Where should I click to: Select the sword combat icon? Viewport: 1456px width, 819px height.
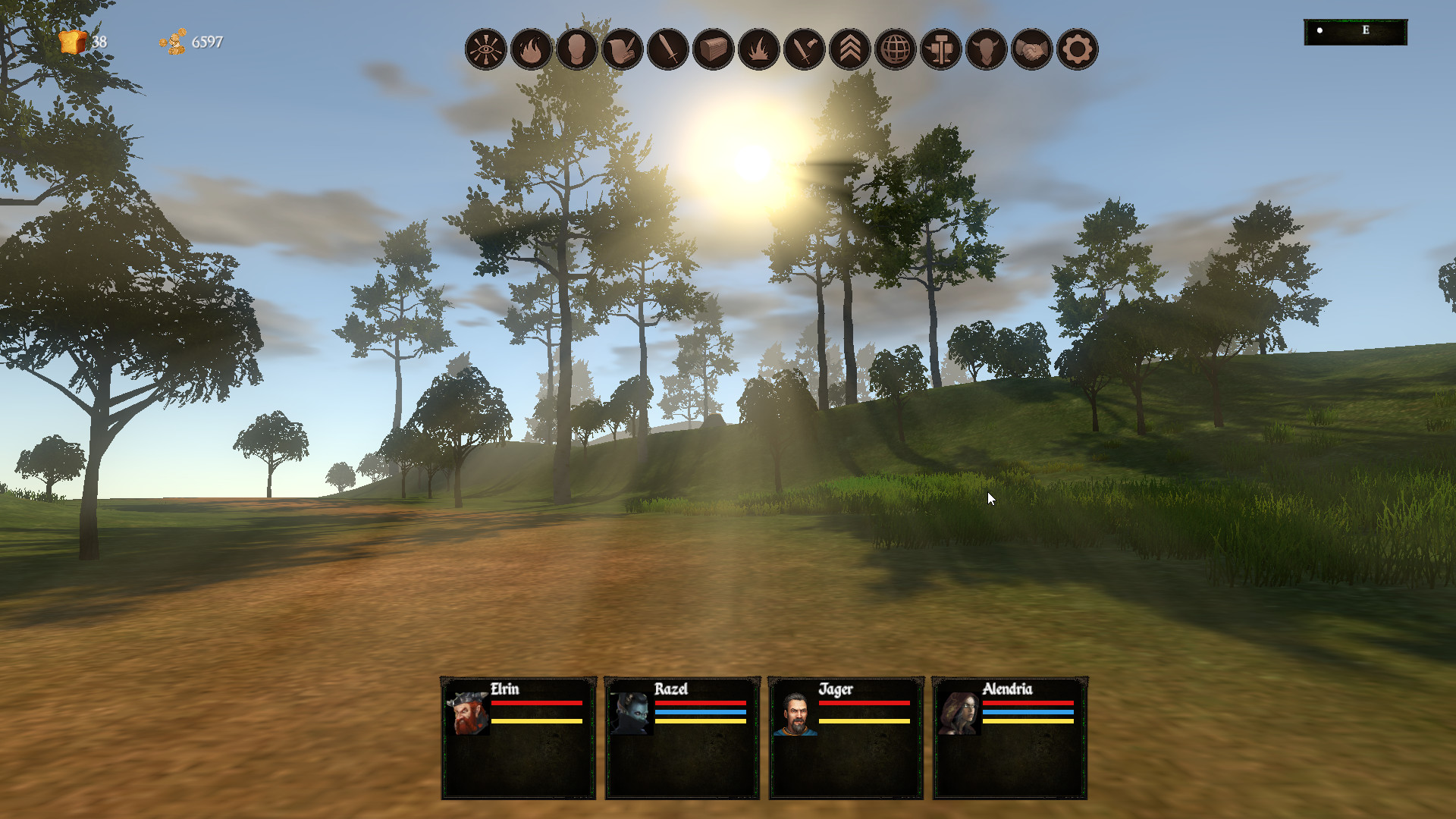tap(668, 49)
